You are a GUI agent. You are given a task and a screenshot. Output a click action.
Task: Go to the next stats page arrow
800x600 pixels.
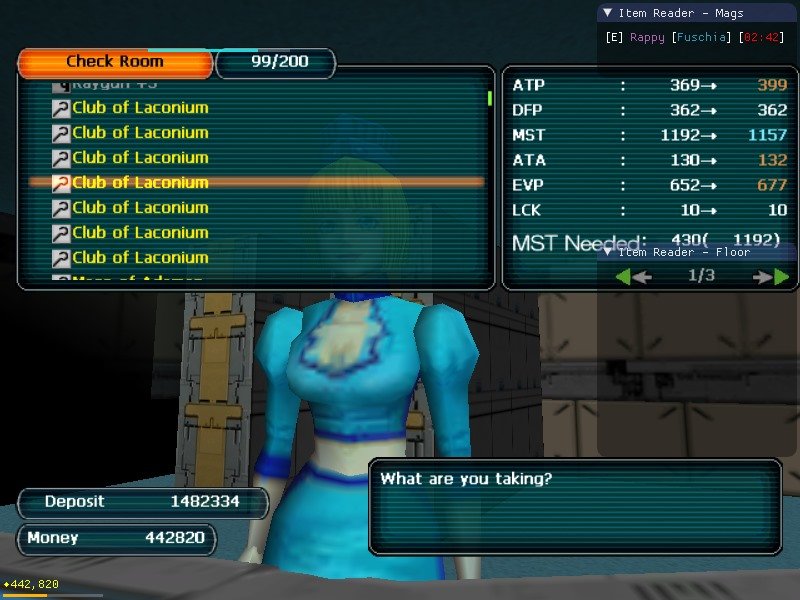(x=773, y=276)
